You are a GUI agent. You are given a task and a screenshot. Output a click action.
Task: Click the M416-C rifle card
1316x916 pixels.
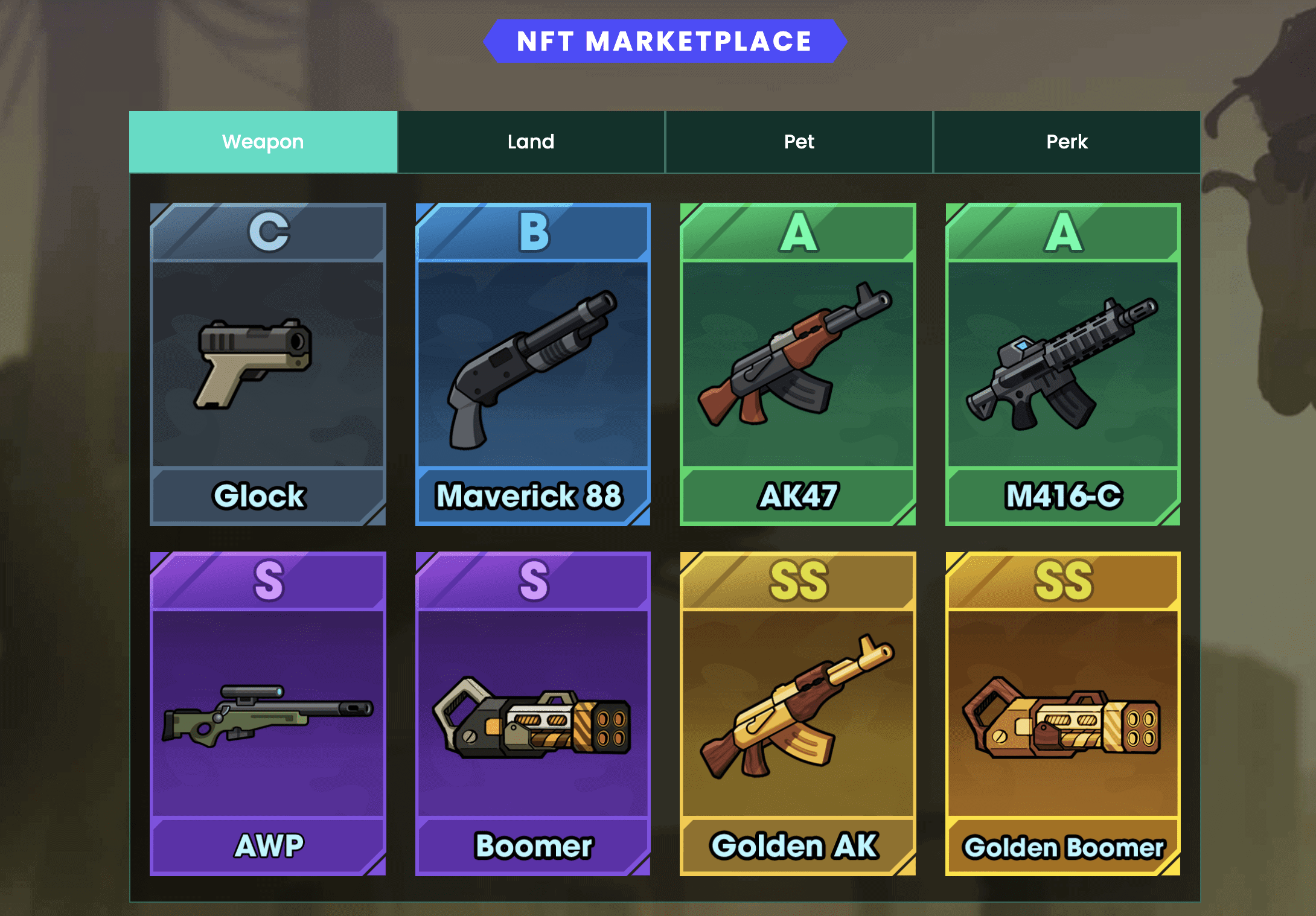[x=1062, y=364]
